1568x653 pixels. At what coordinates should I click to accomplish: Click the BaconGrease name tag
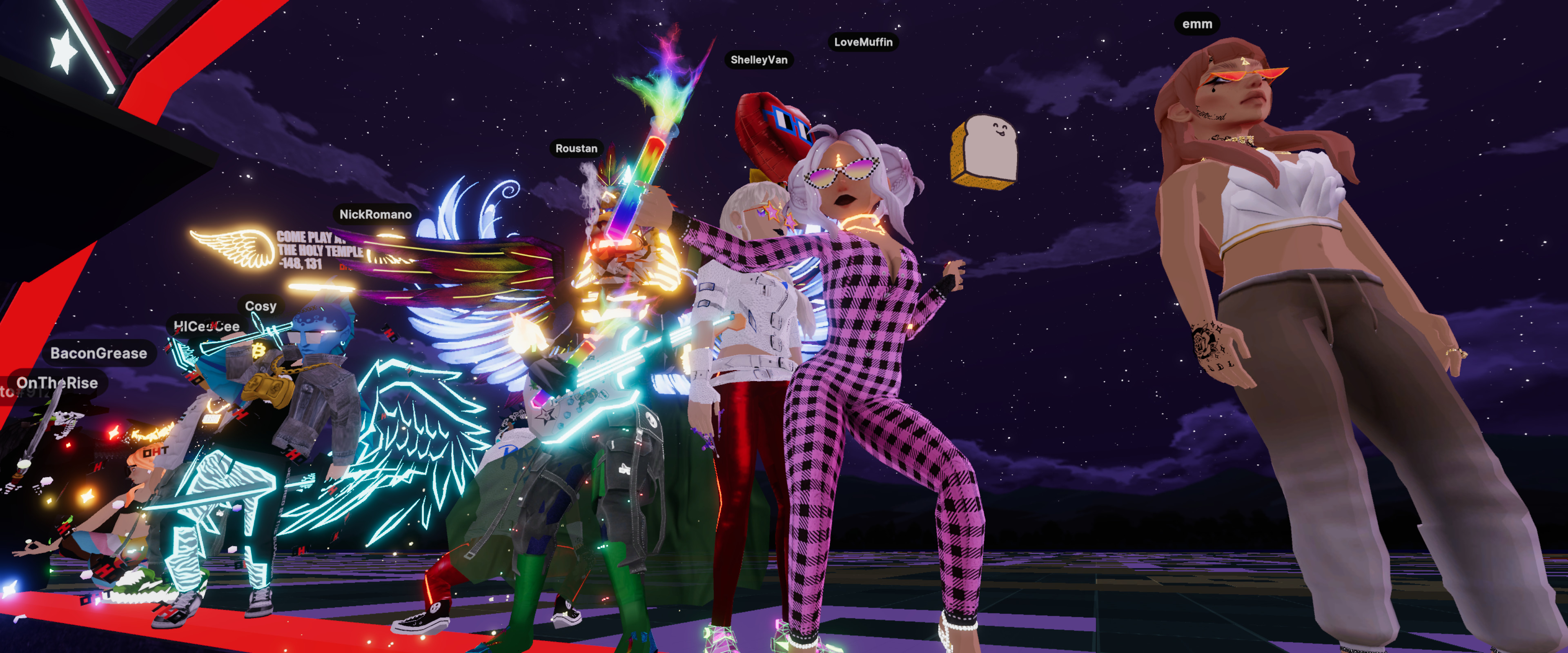pyautogui.click(x=98, y=353)
